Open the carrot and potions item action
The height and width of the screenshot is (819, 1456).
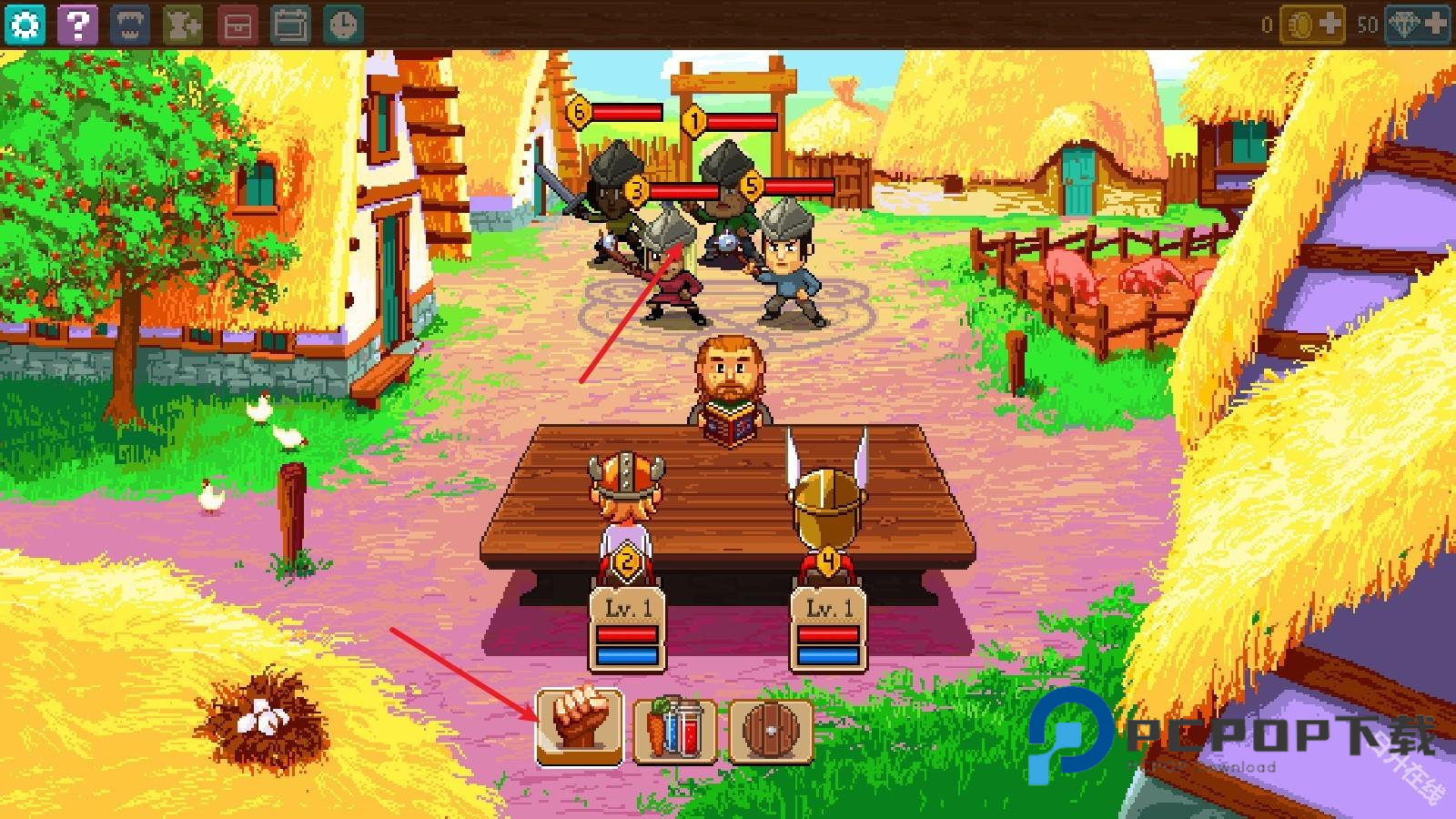pos(674,728)
